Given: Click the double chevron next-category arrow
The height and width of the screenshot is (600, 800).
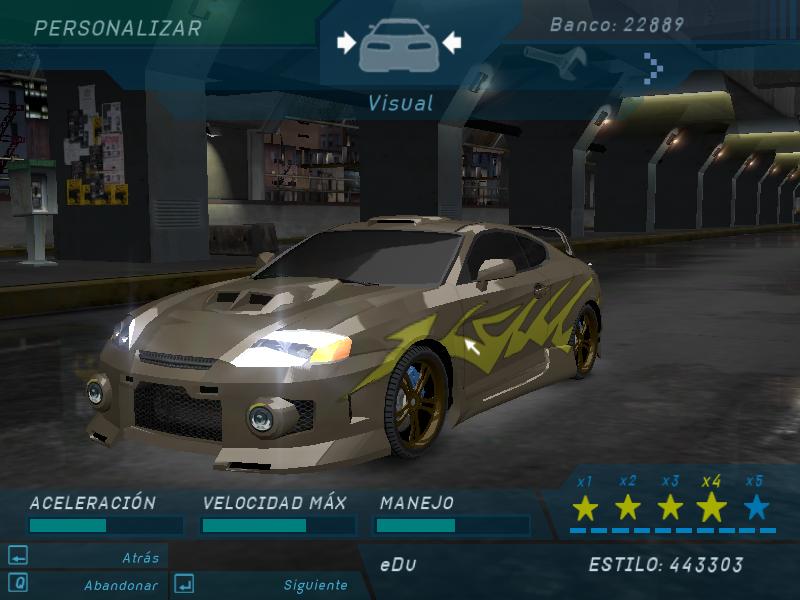Looking at the screenshot, I should coord(654,67).
